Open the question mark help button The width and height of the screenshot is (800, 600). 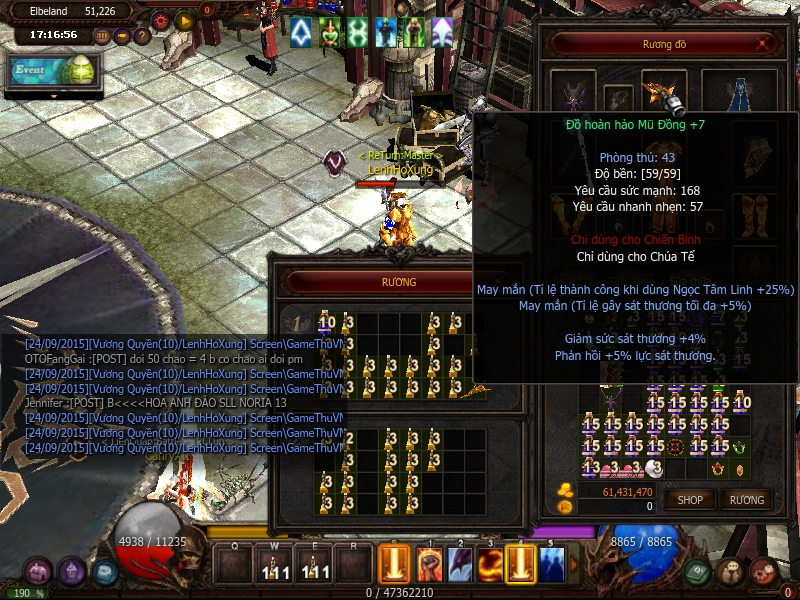point(142,36)
